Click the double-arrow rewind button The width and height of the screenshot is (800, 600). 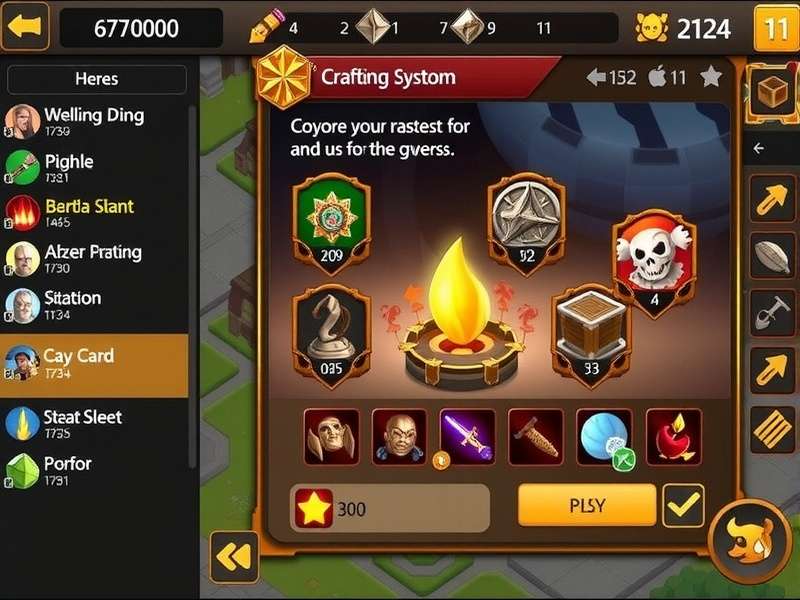[234, 558]
